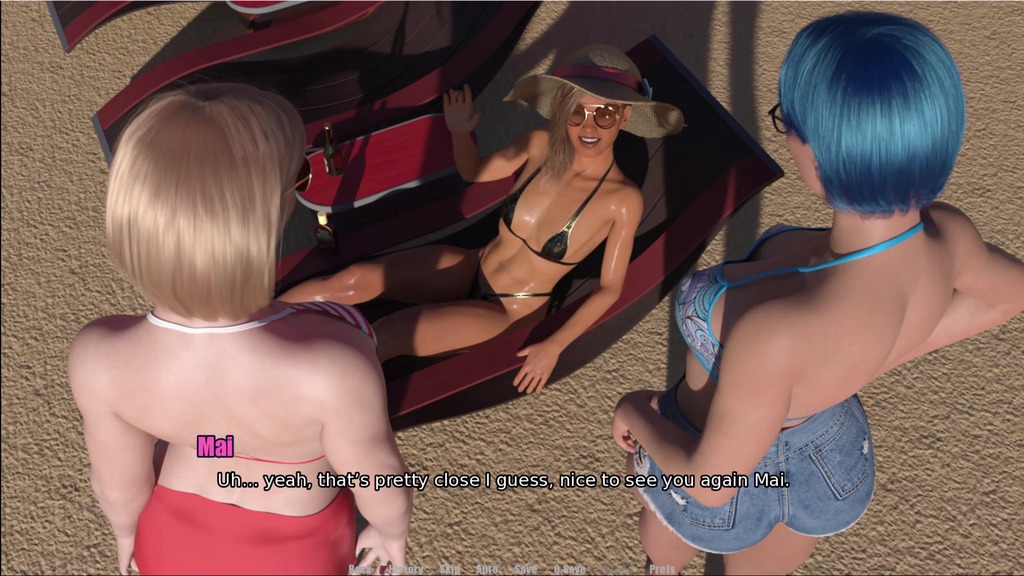Open the dialogue History log

click(x=405, y=569)
